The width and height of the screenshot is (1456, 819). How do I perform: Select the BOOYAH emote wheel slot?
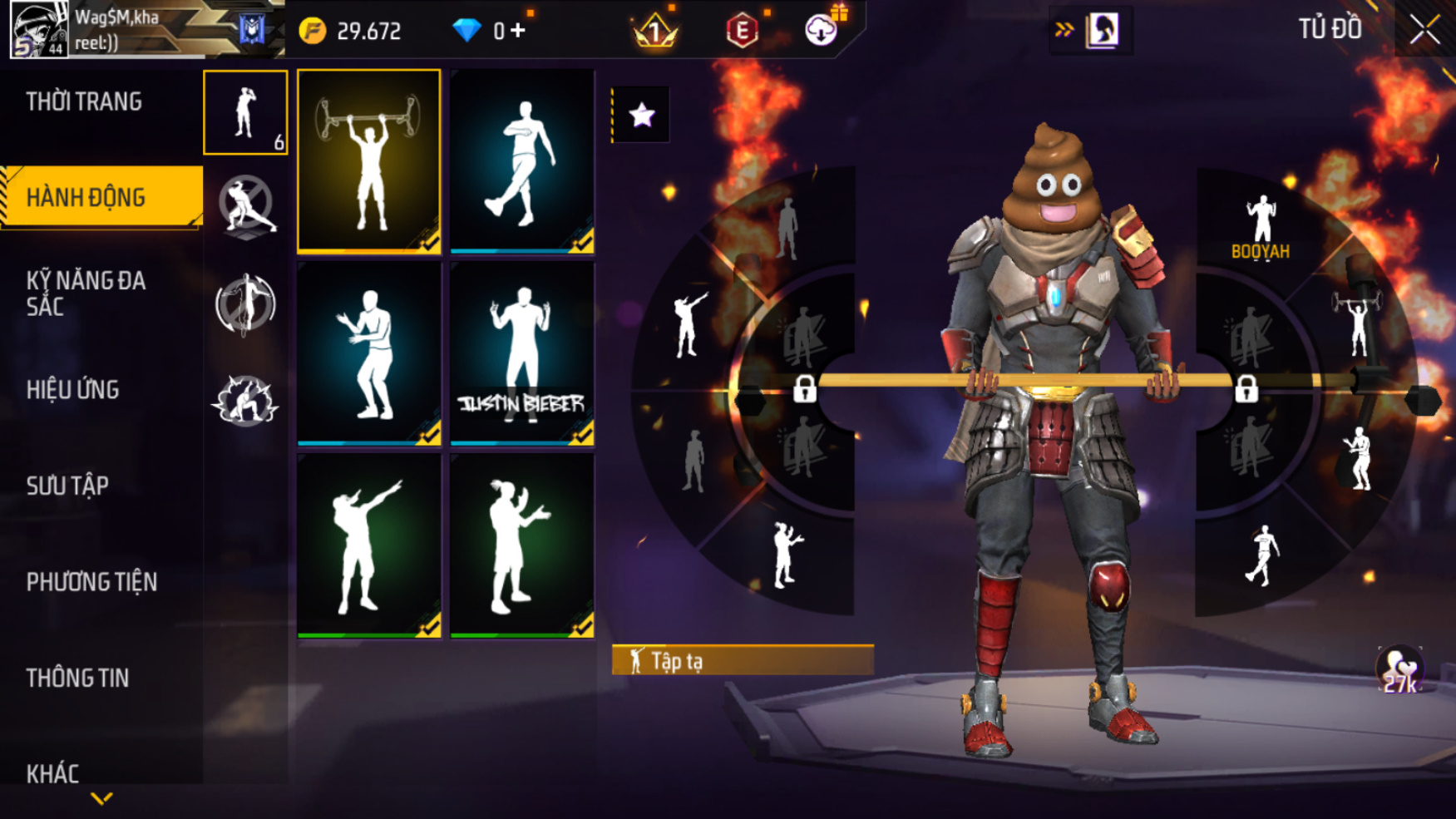pyautogui.click(x=1261, y=227)
